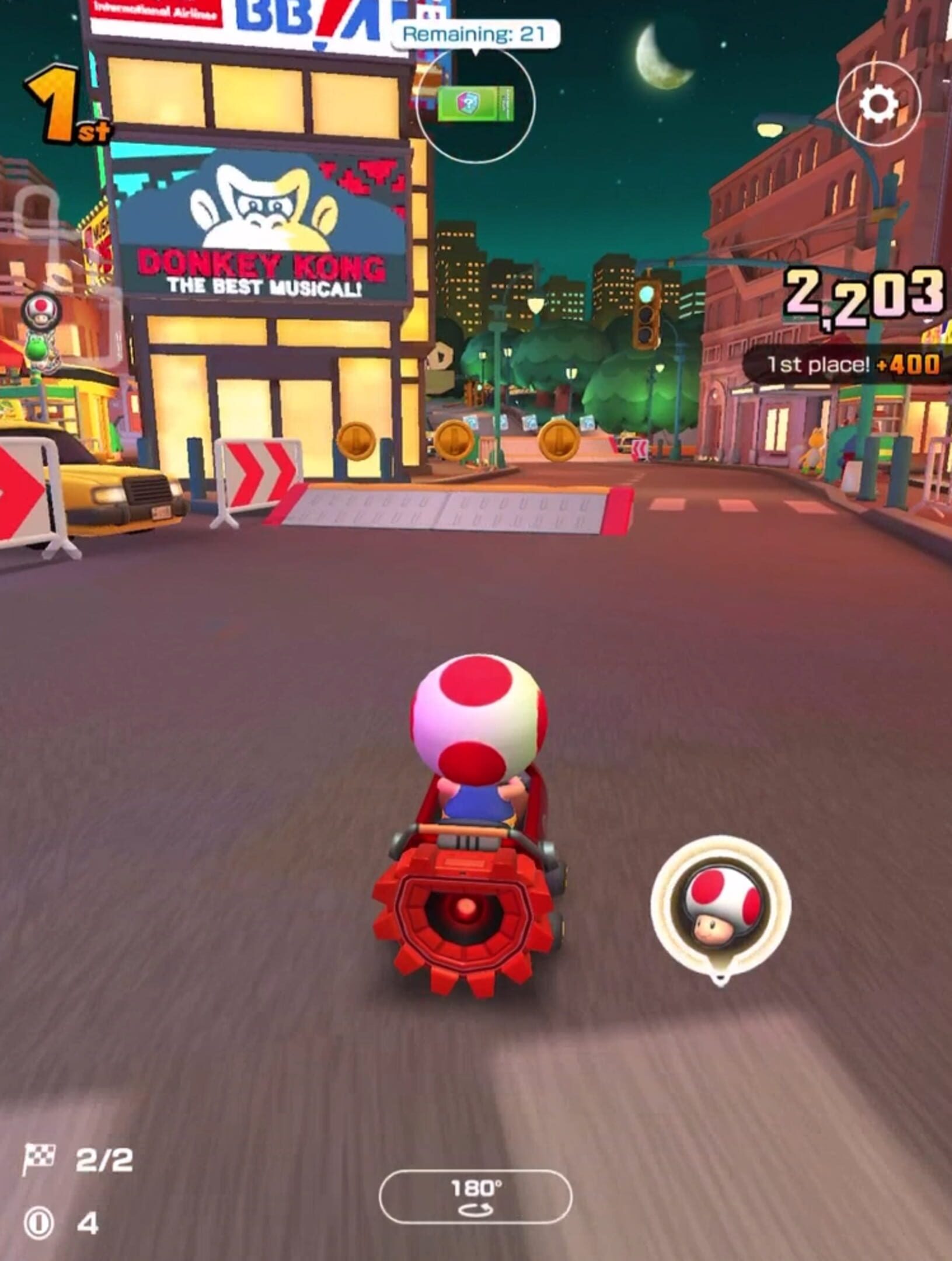Open the gear settings menu
The height and width of the screenshot is (1261, 952).
click(x=878, y=104)
